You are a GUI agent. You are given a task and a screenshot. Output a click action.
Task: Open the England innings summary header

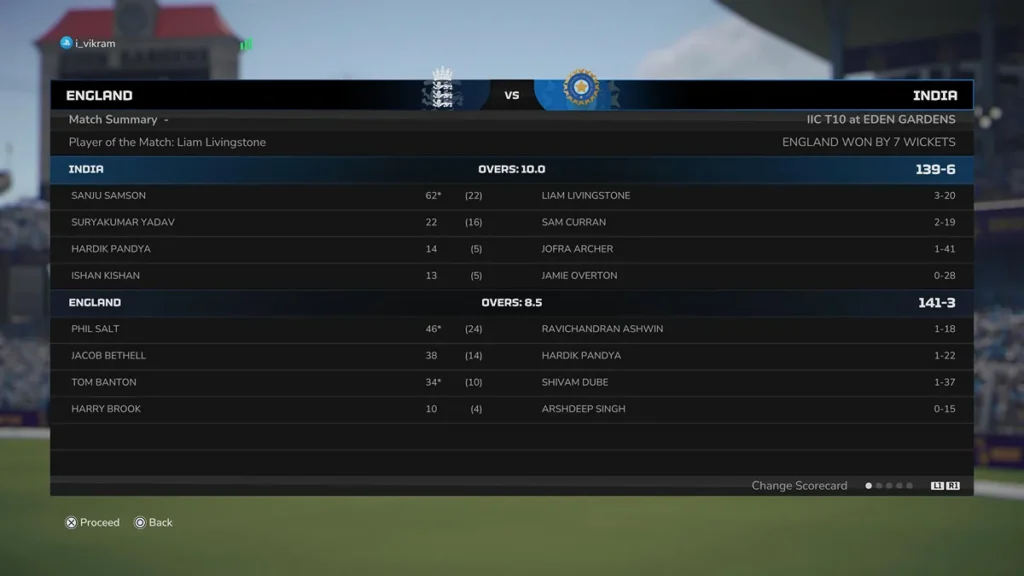511,302
